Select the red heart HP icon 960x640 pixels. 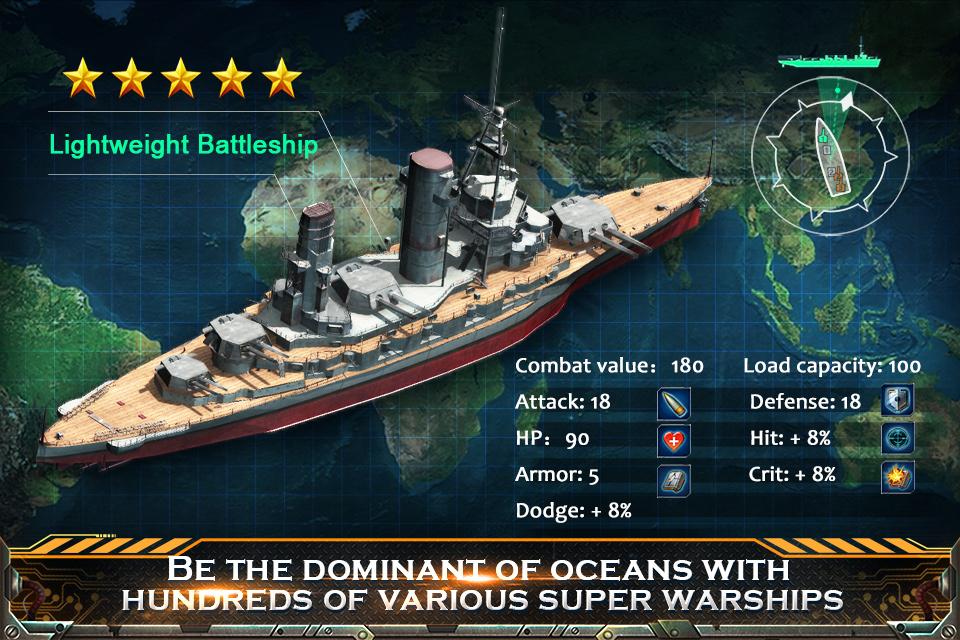tap(673, 440)
